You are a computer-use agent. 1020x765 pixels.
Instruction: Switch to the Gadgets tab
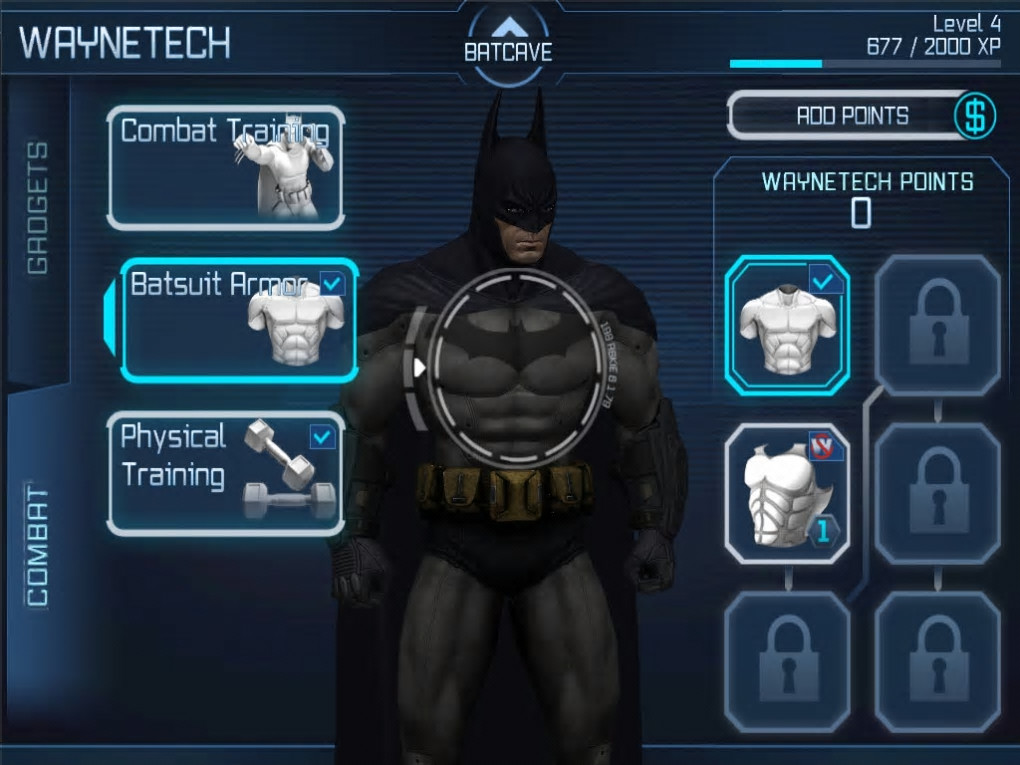pos(37,208)
